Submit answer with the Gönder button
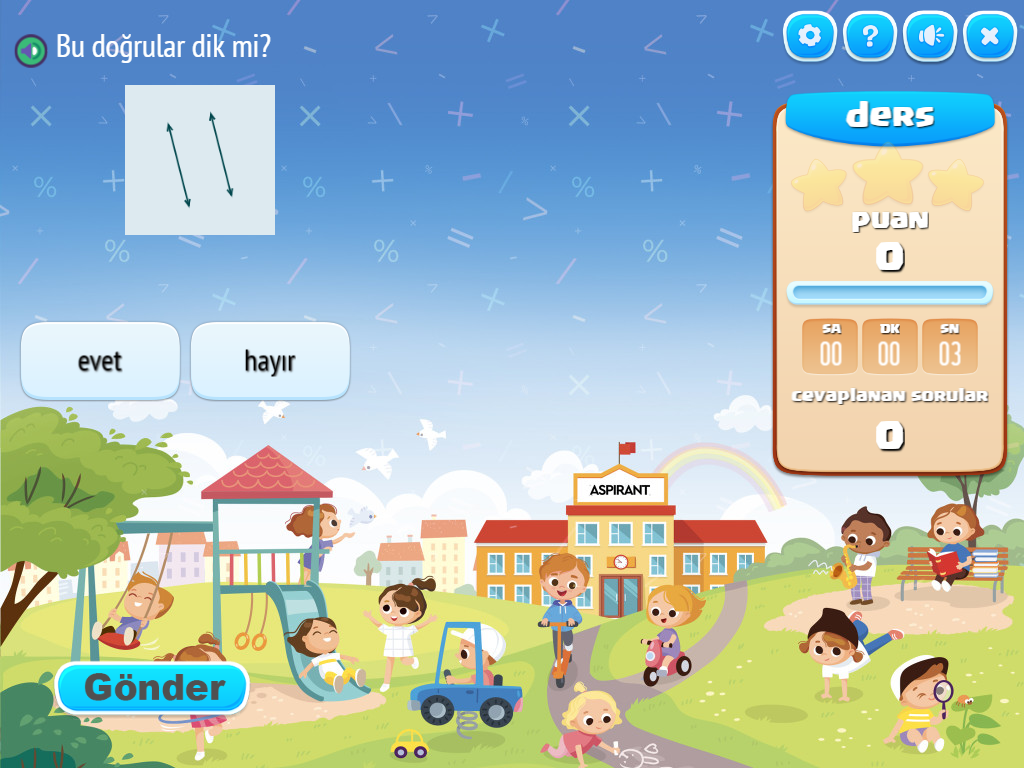 tap(152, 688)
